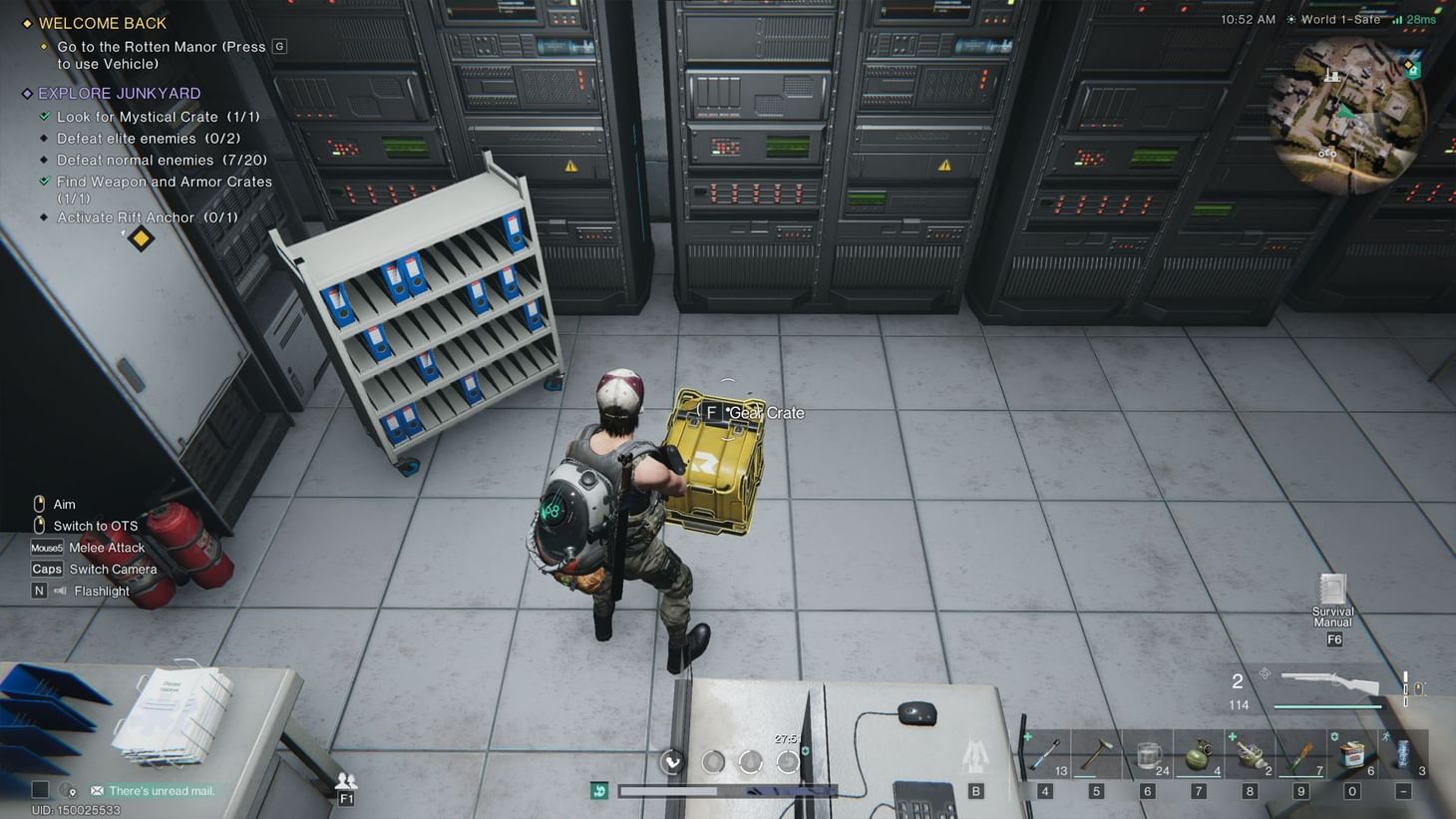Click the Gear Crate interaction prompt
The width and height of the screenshot is (1456, 819).
712,411
